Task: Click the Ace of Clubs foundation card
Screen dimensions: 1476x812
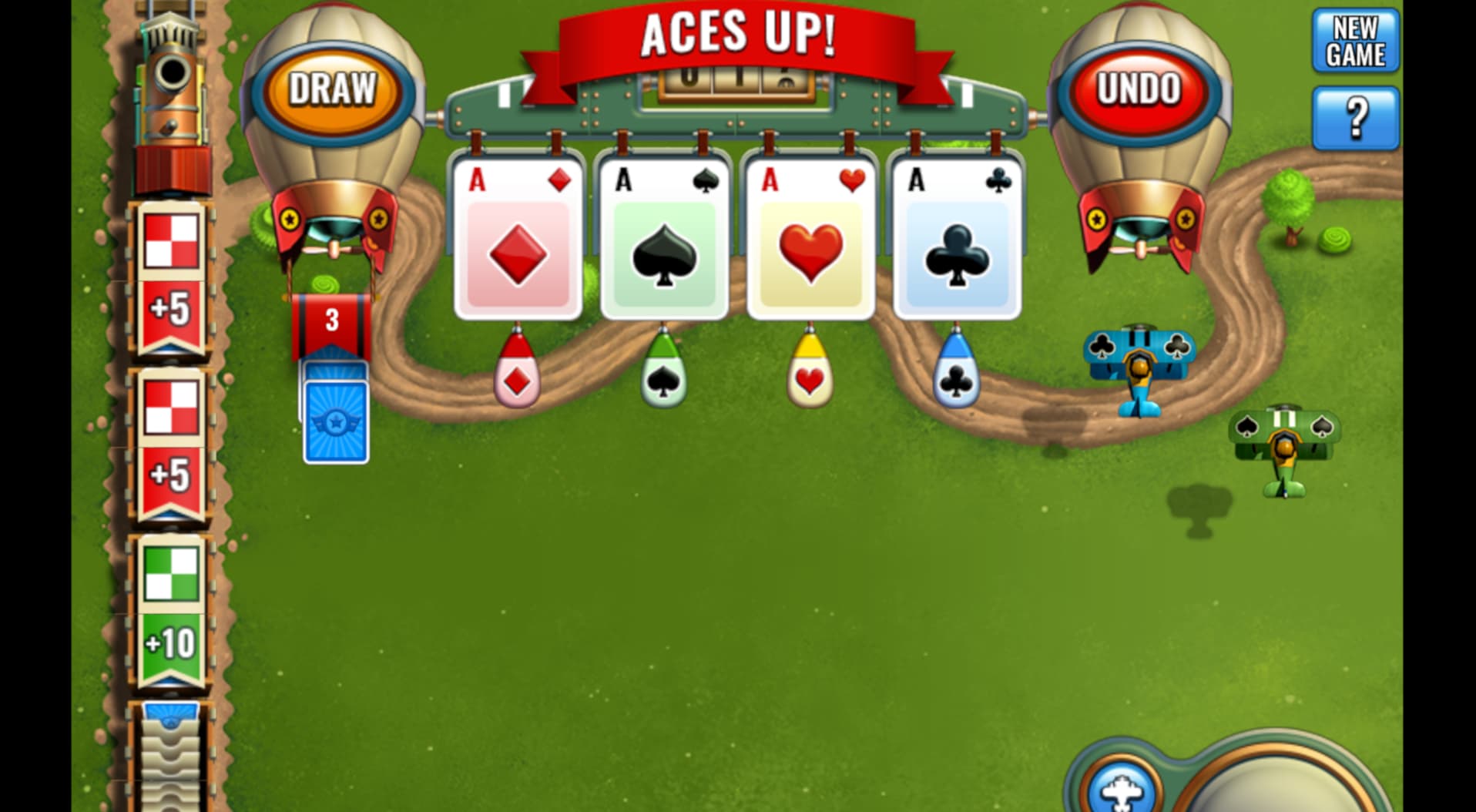Action: pos(955,239)
